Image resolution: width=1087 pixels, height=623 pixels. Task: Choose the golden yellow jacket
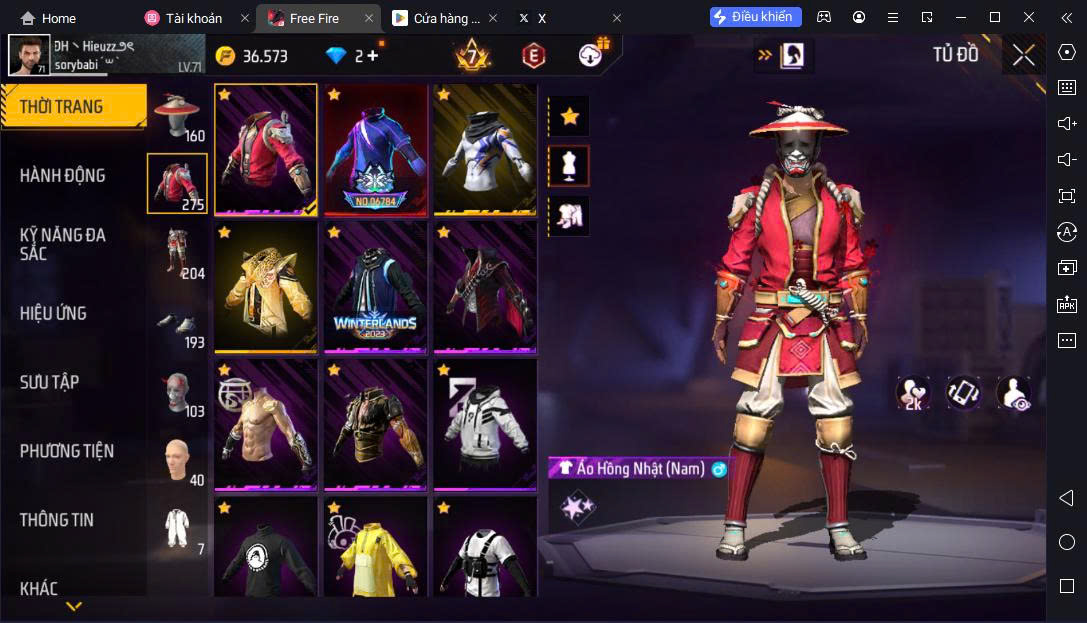click(x=265, y=287)
